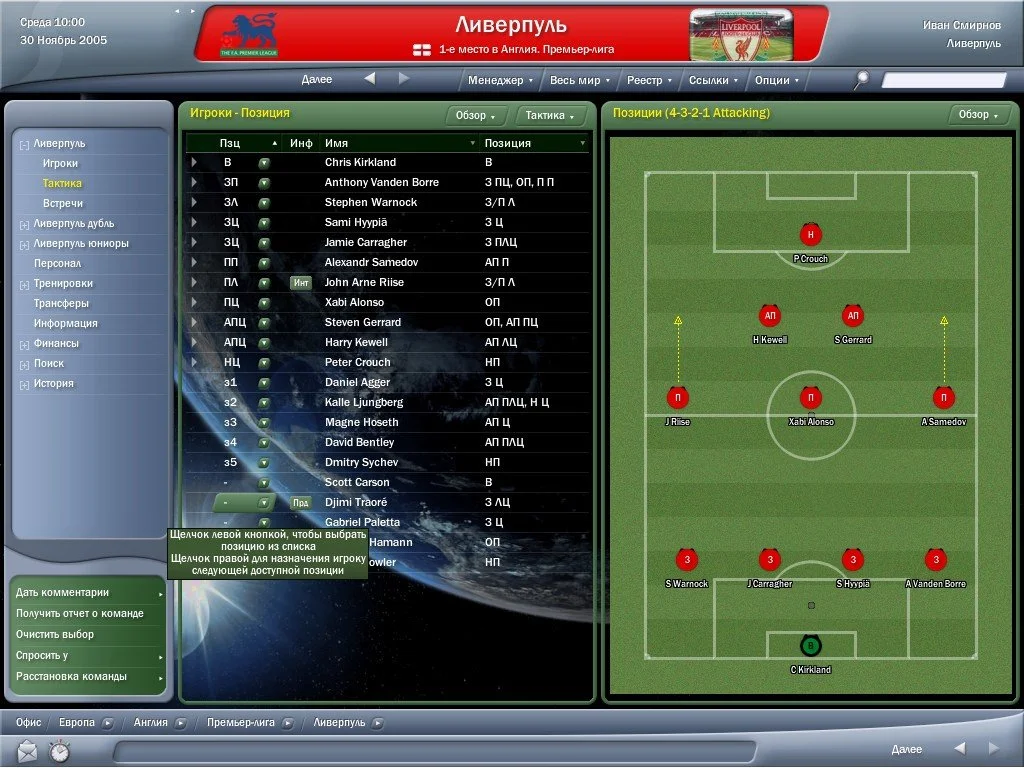
Task: Click the search field at top right
Action: tap(943, 80)
